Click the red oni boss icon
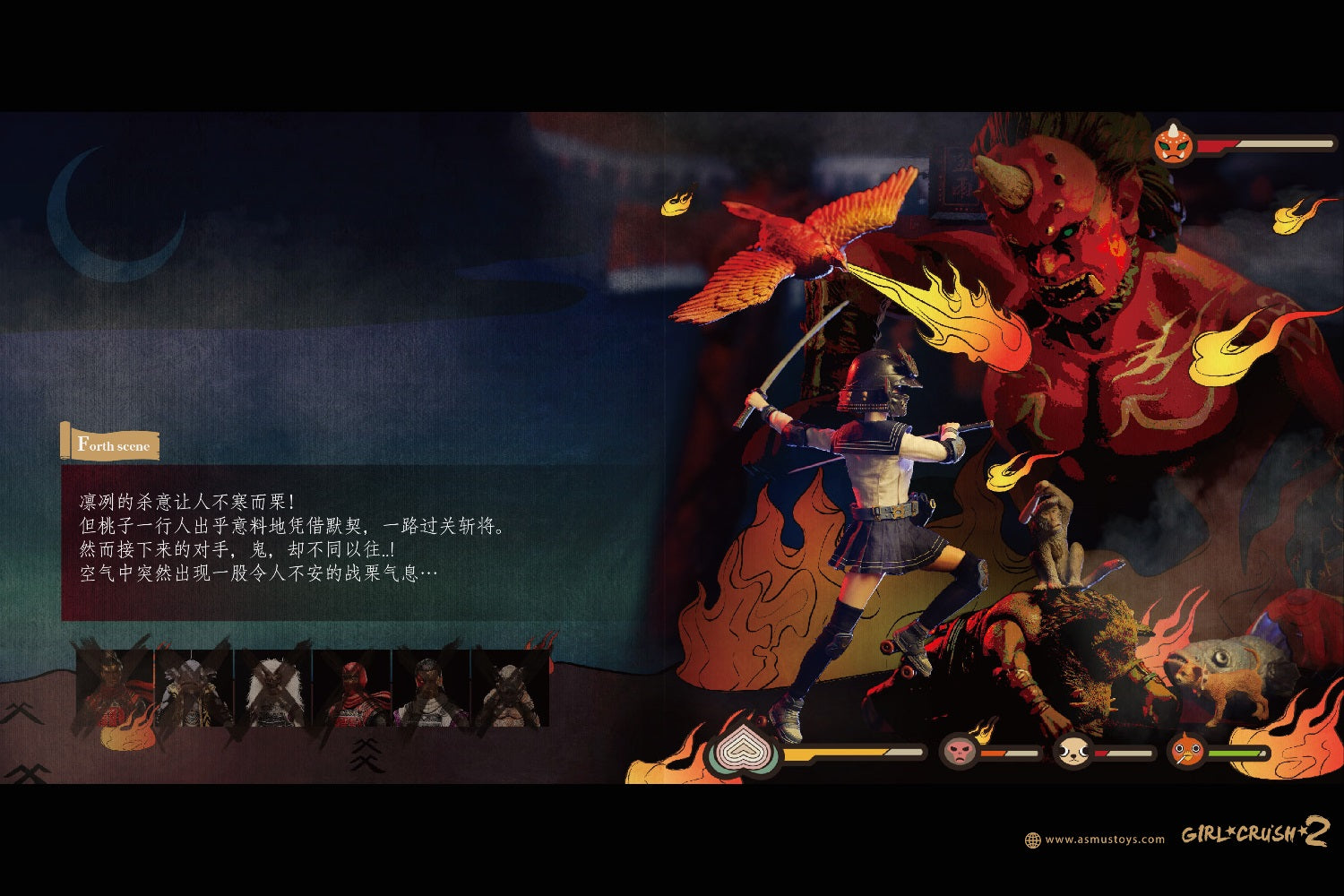 pyautogui.click(x=1174, y=143)
